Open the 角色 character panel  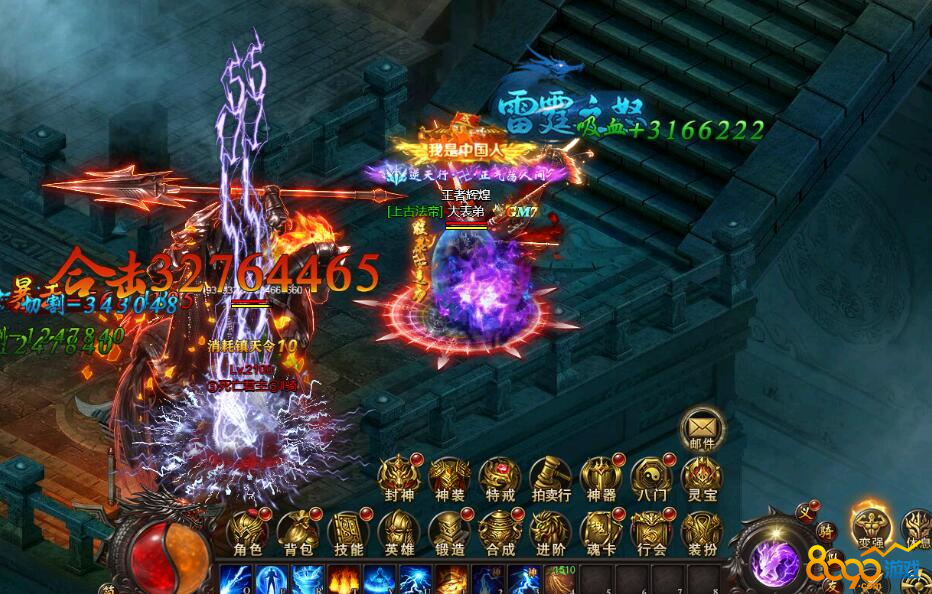(x=247, y=530)
